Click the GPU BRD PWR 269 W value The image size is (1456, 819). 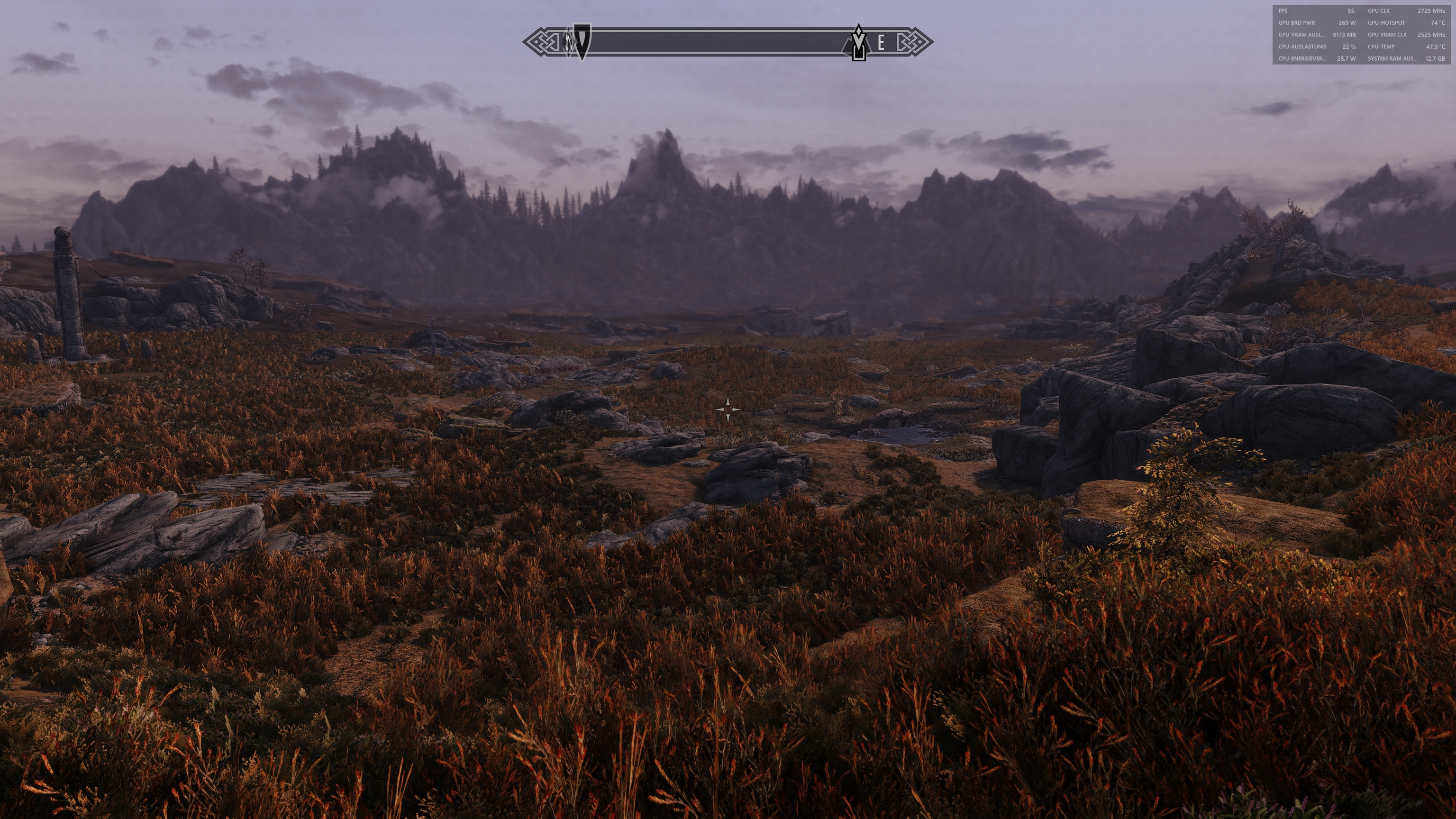tap(1347, 23)
